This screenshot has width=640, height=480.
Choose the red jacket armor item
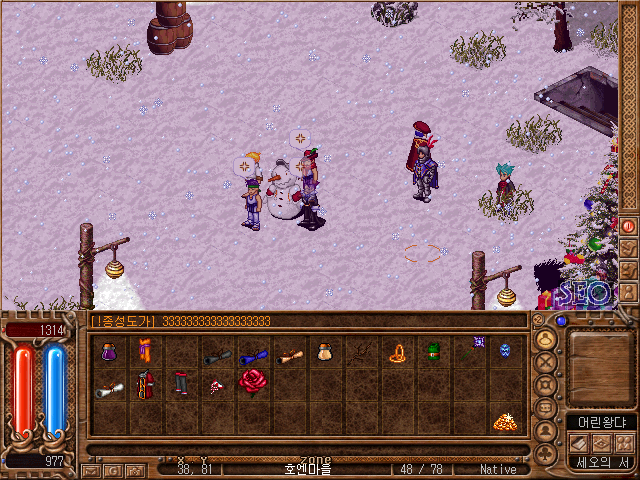tap(145, 384)
